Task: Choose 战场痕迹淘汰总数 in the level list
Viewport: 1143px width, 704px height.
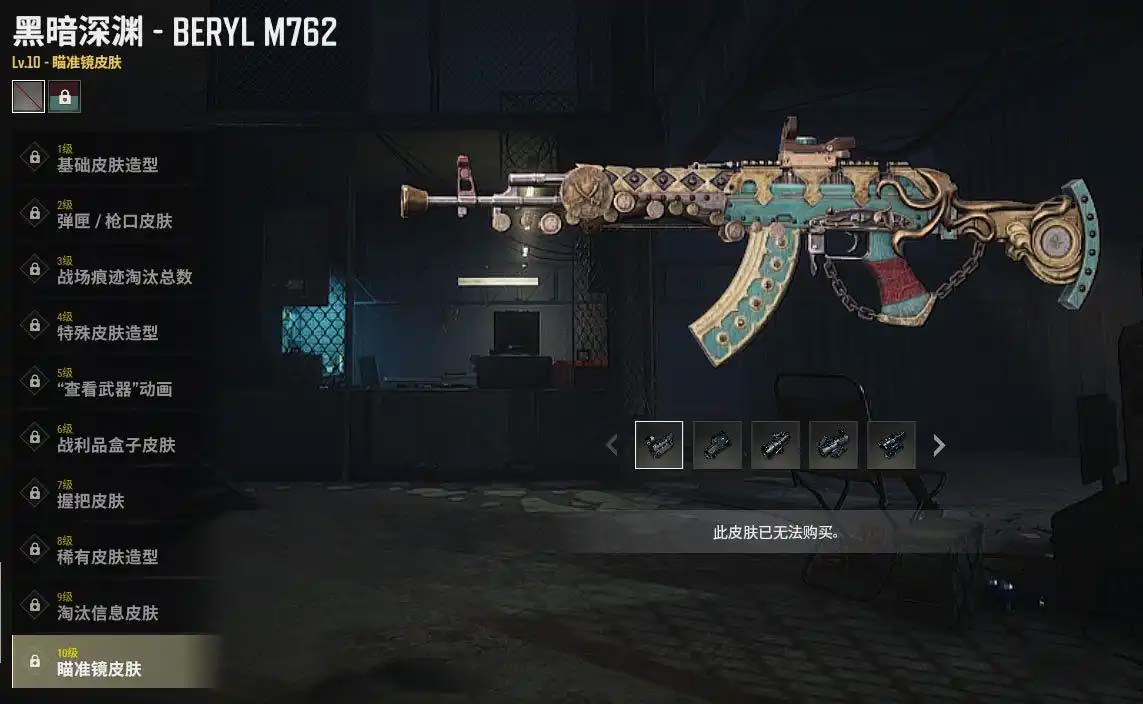Action: click(x=124, y=270)
